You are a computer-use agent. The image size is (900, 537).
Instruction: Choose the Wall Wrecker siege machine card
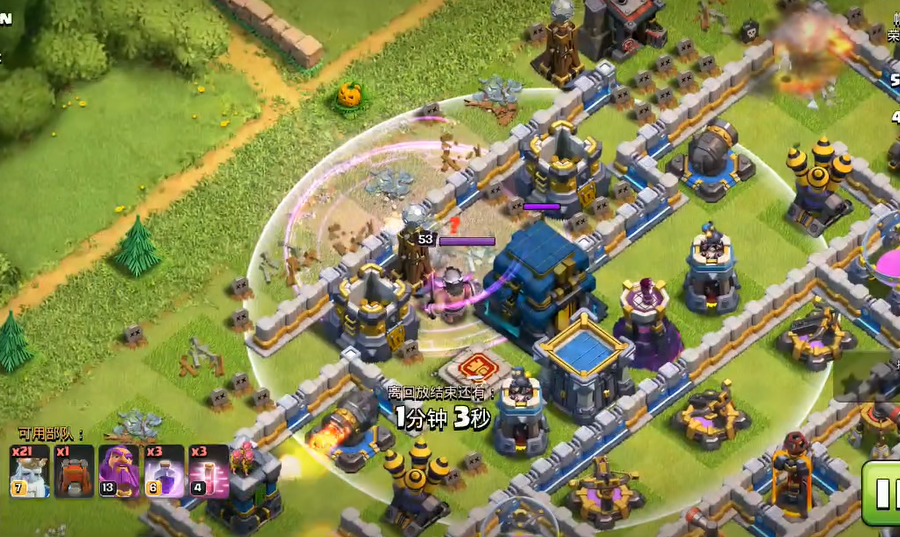(x=74, y=471)
